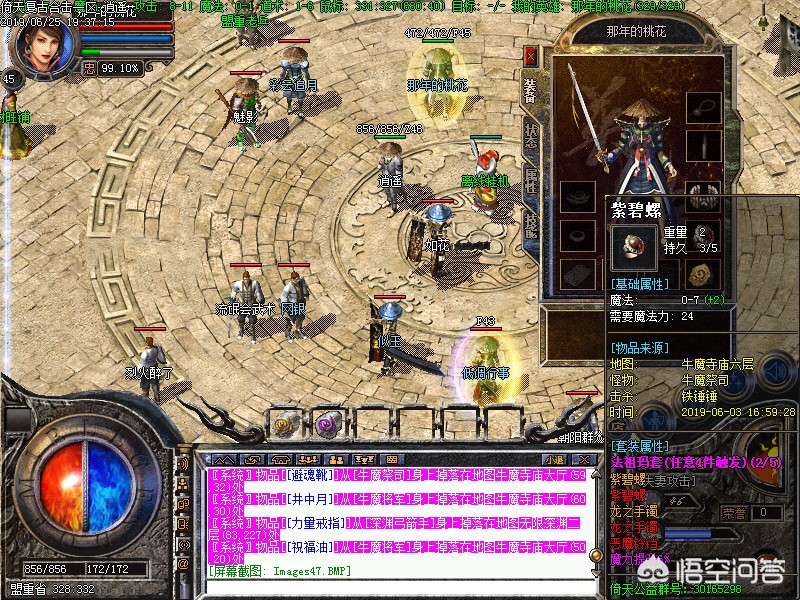Close the character equipment panel
The height and width of the screenshot is (600, 800).
[x=531, y=55]
